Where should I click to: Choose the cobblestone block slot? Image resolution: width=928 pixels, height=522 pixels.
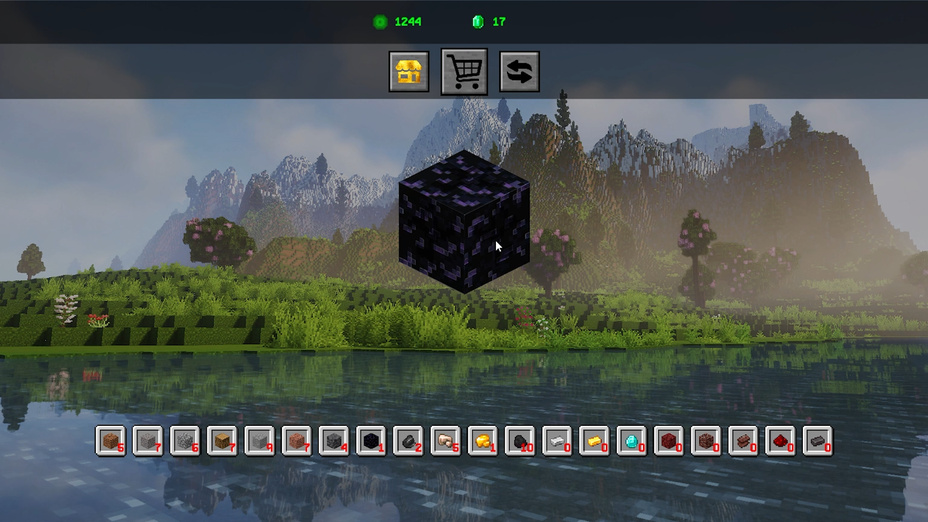[185, 440]
